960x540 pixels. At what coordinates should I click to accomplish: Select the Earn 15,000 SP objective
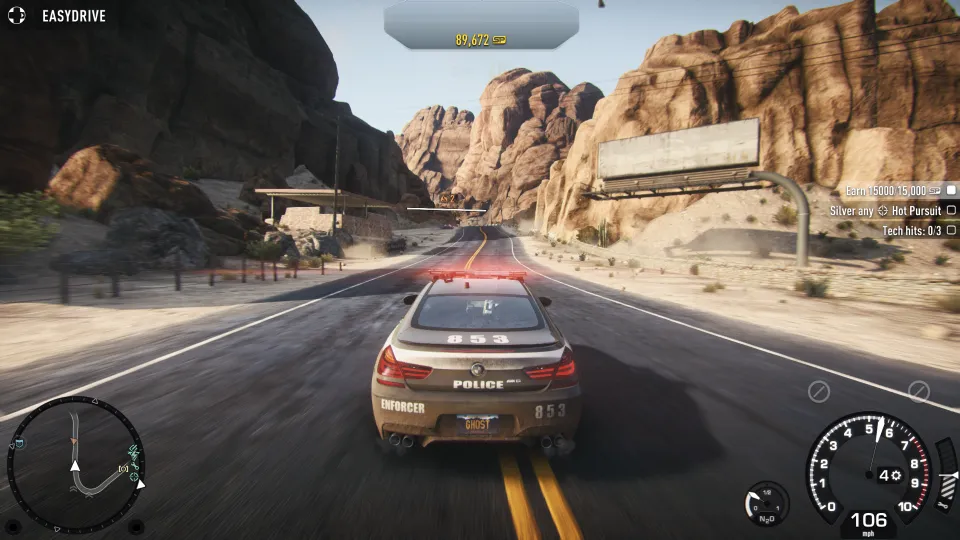tap(893, 190)
